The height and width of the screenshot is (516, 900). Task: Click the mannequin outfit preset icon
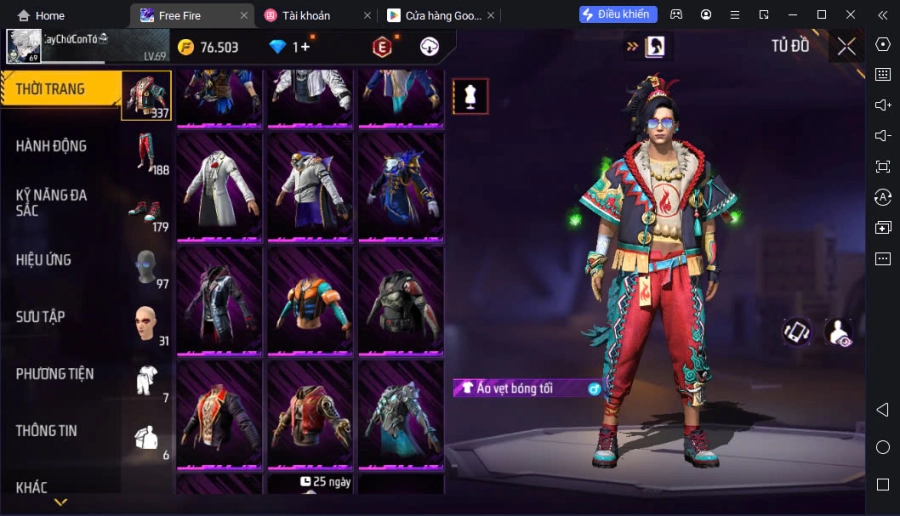tap(470, 96)
